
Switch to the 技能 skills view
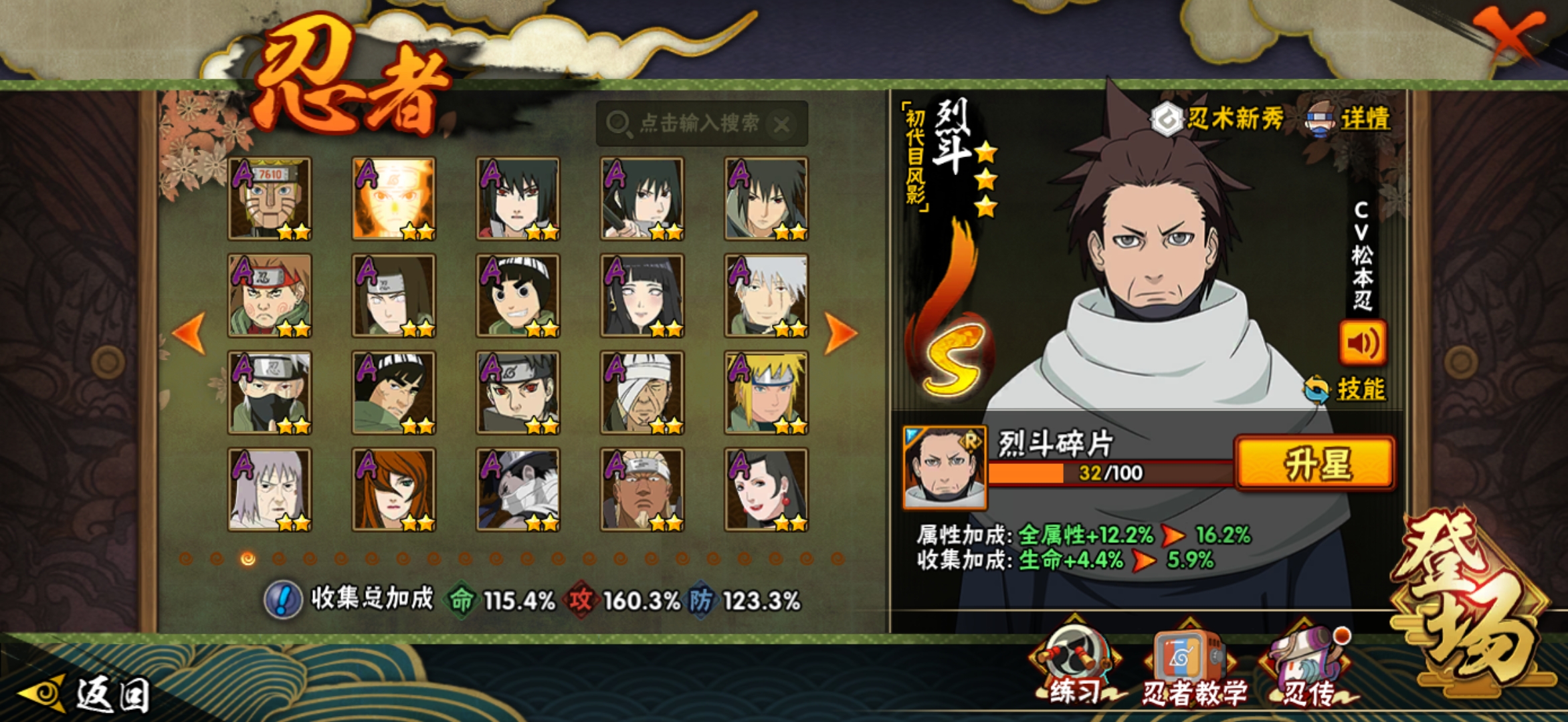pyautogui.click(x=1347, y=389)
